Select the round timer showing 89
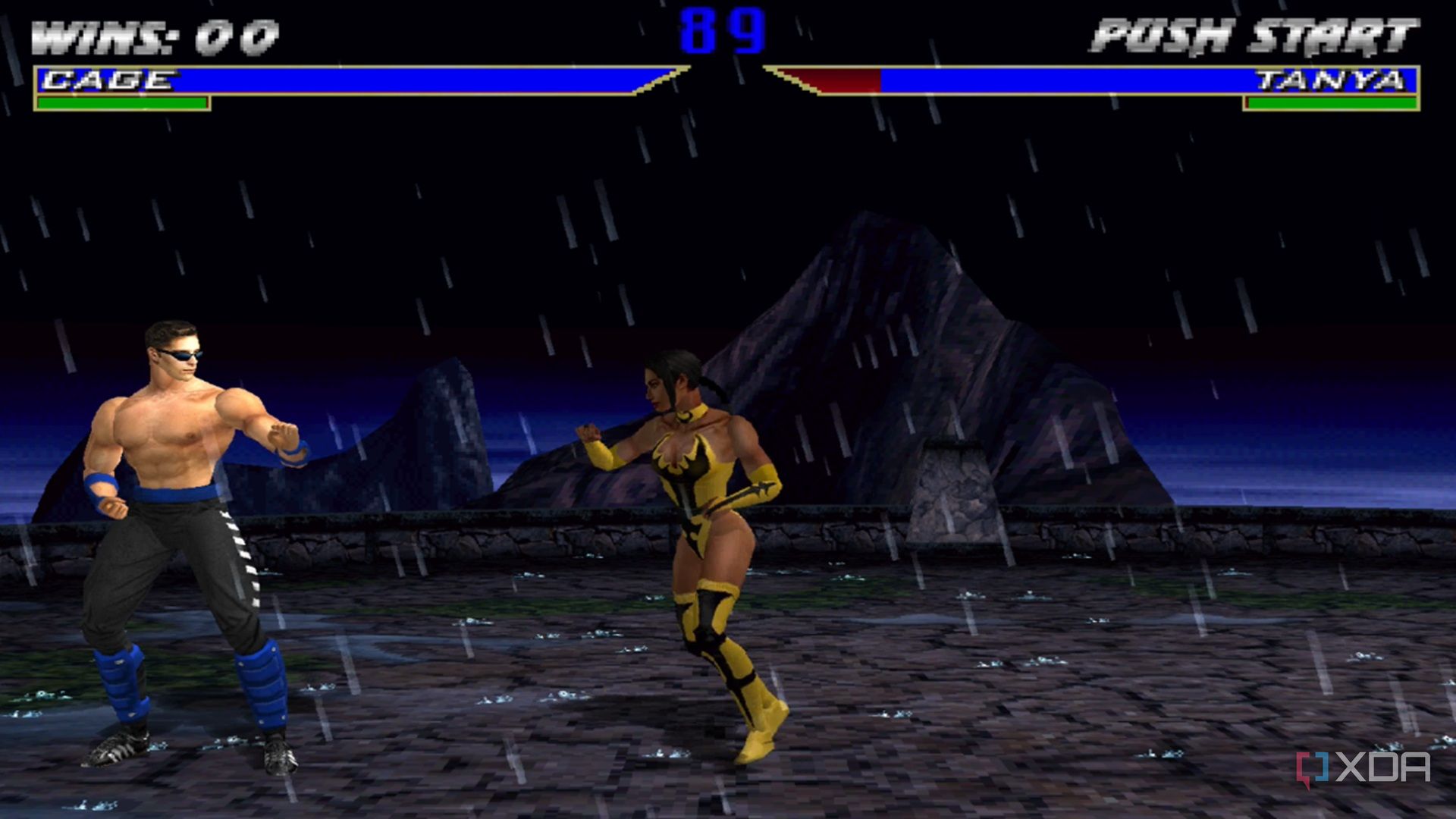The height and width of the screenshot is (819, 1456). (x=723, y=32)
